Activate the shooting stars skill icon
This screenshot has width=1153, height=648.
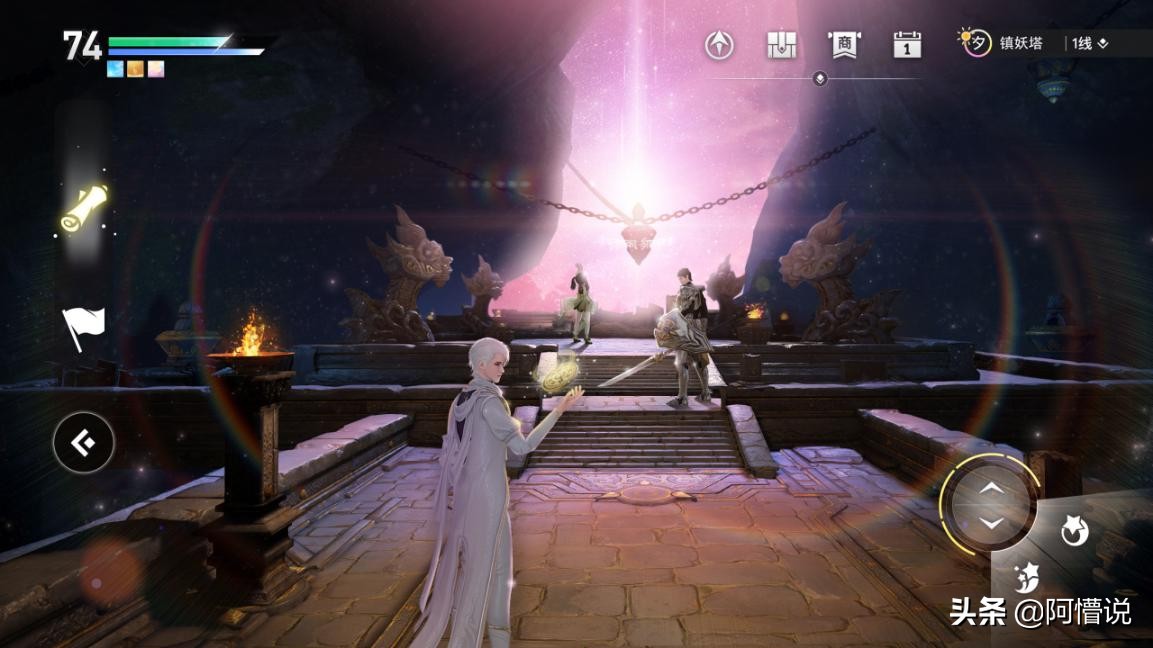[x=1027, y=577]
